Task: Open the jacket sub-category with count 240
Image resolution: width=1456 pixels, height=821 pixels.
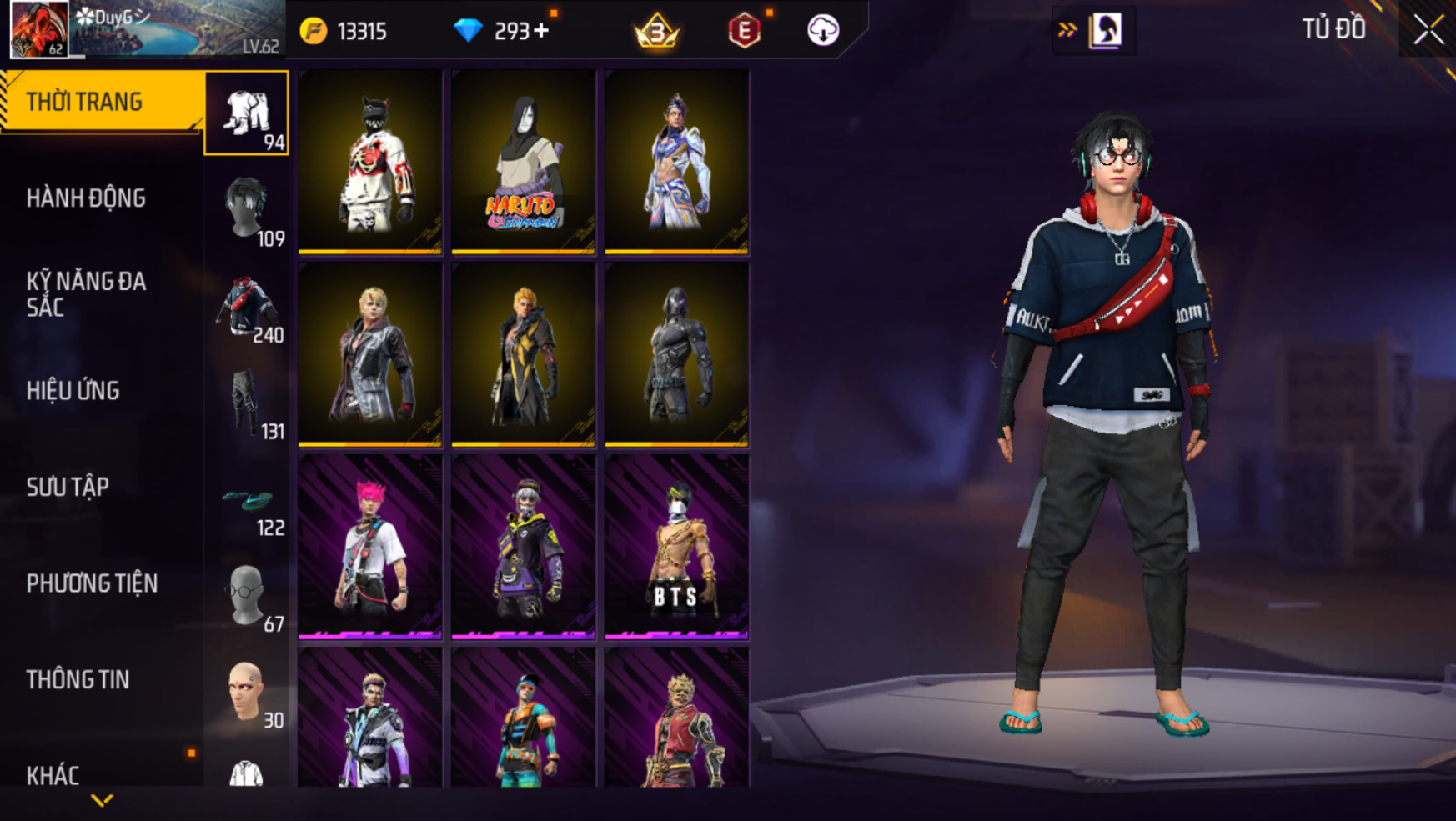Action: tap(247, 307)
